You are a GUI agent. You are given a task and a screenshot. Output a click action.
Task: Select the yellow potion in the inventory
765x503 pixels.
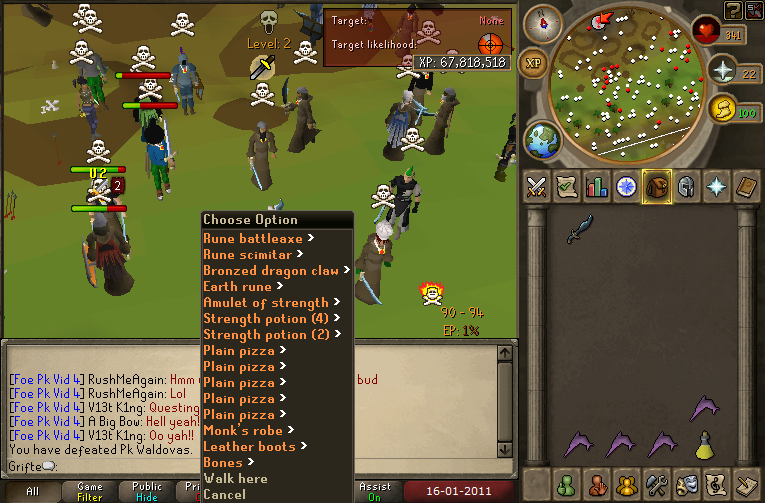(705, 445)
